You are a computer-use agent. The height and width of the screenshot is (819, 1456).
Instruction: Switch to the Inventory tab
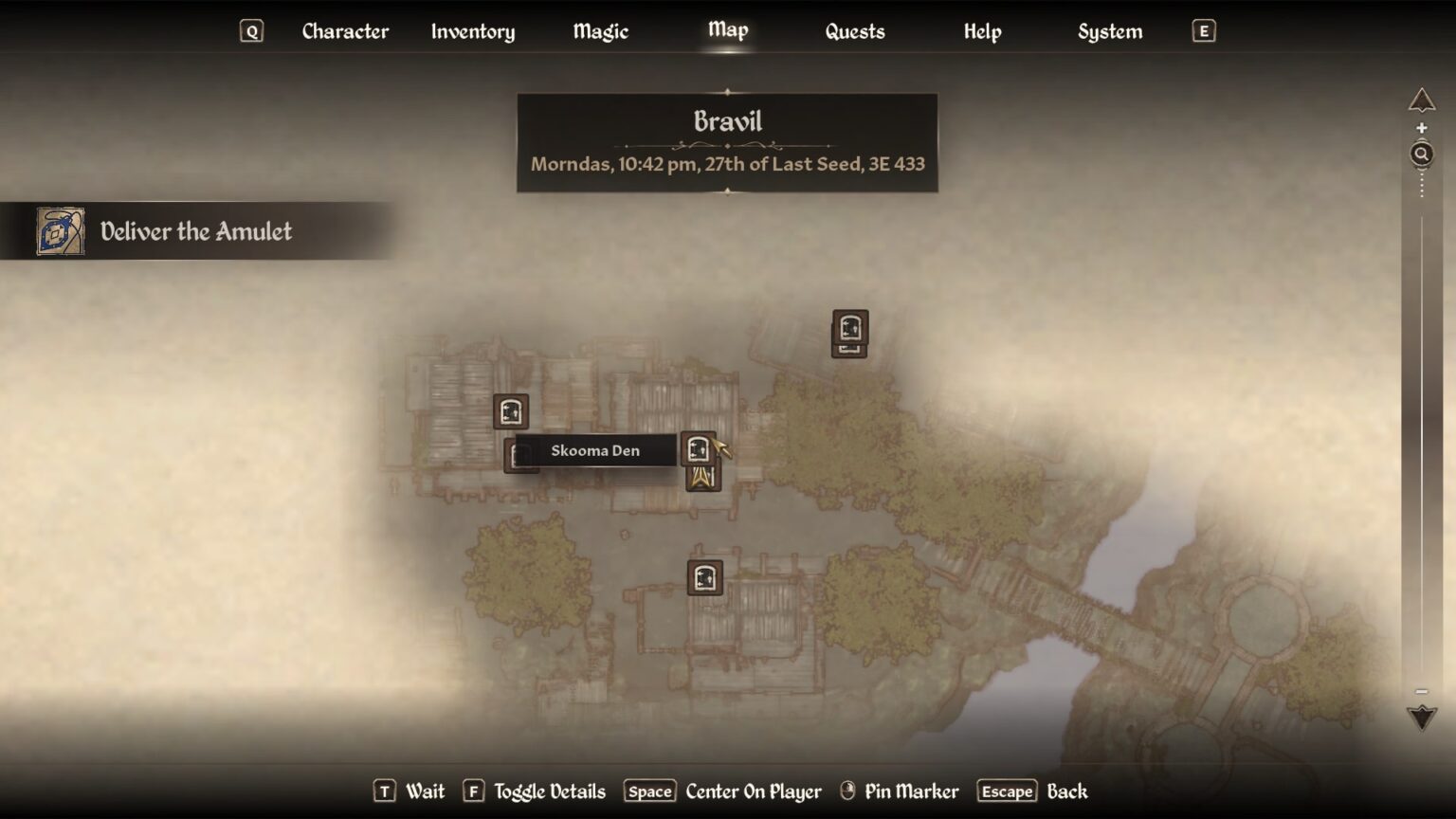[473, 31]
